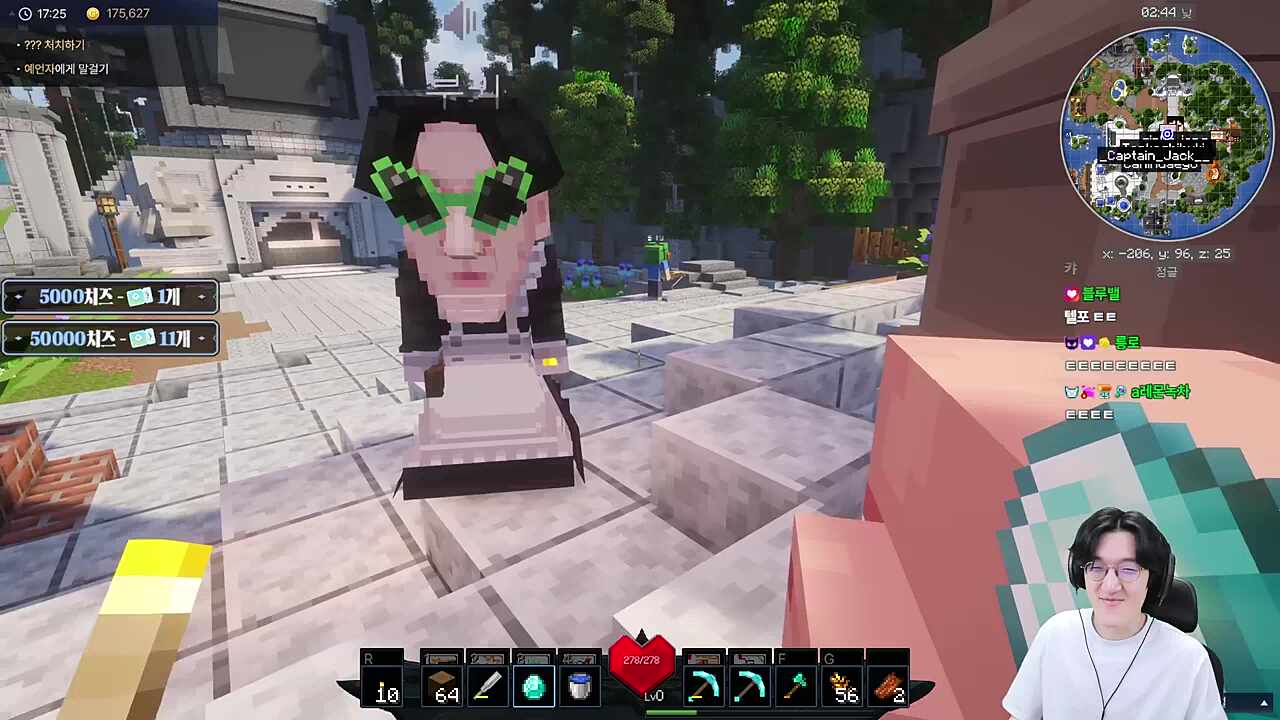The image size is (1280, 720).
Task: Click the 5000치즈 ticket offer banner
Action: point(110,297)
